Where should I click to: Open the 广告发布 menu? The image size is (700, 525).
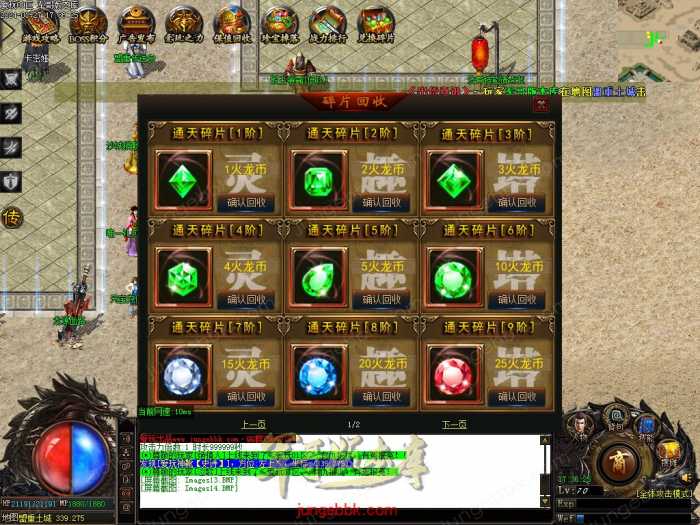(x=136, y=25)
